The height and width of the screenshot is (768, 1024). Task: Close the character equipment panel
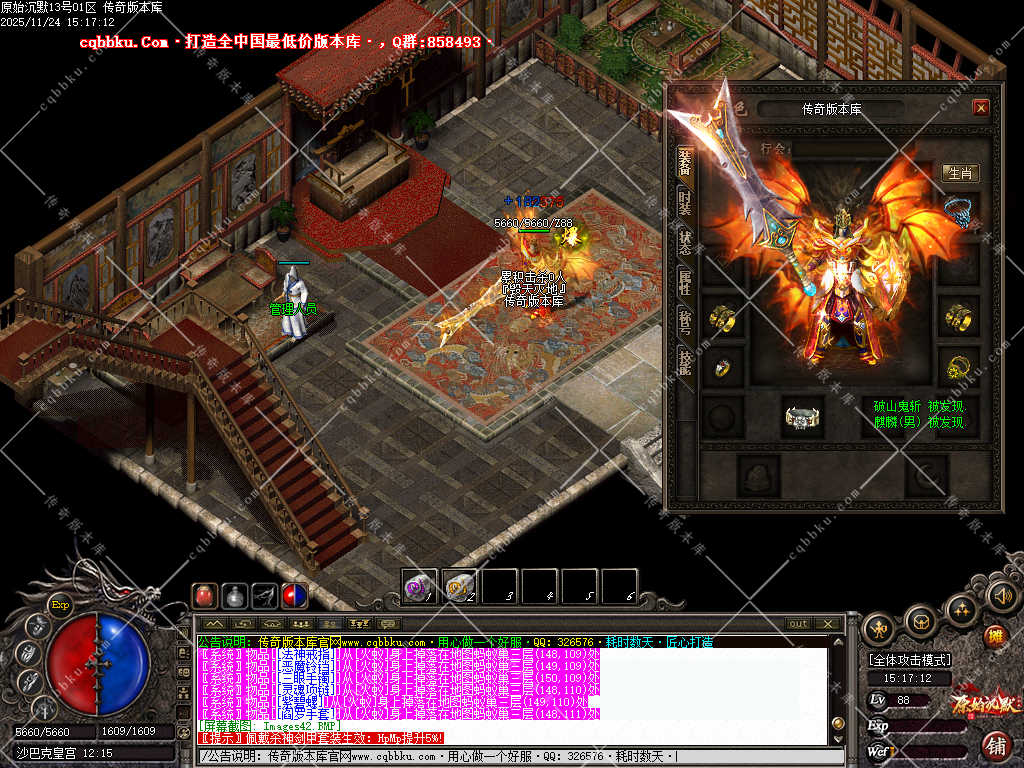(x=980, y=108)
